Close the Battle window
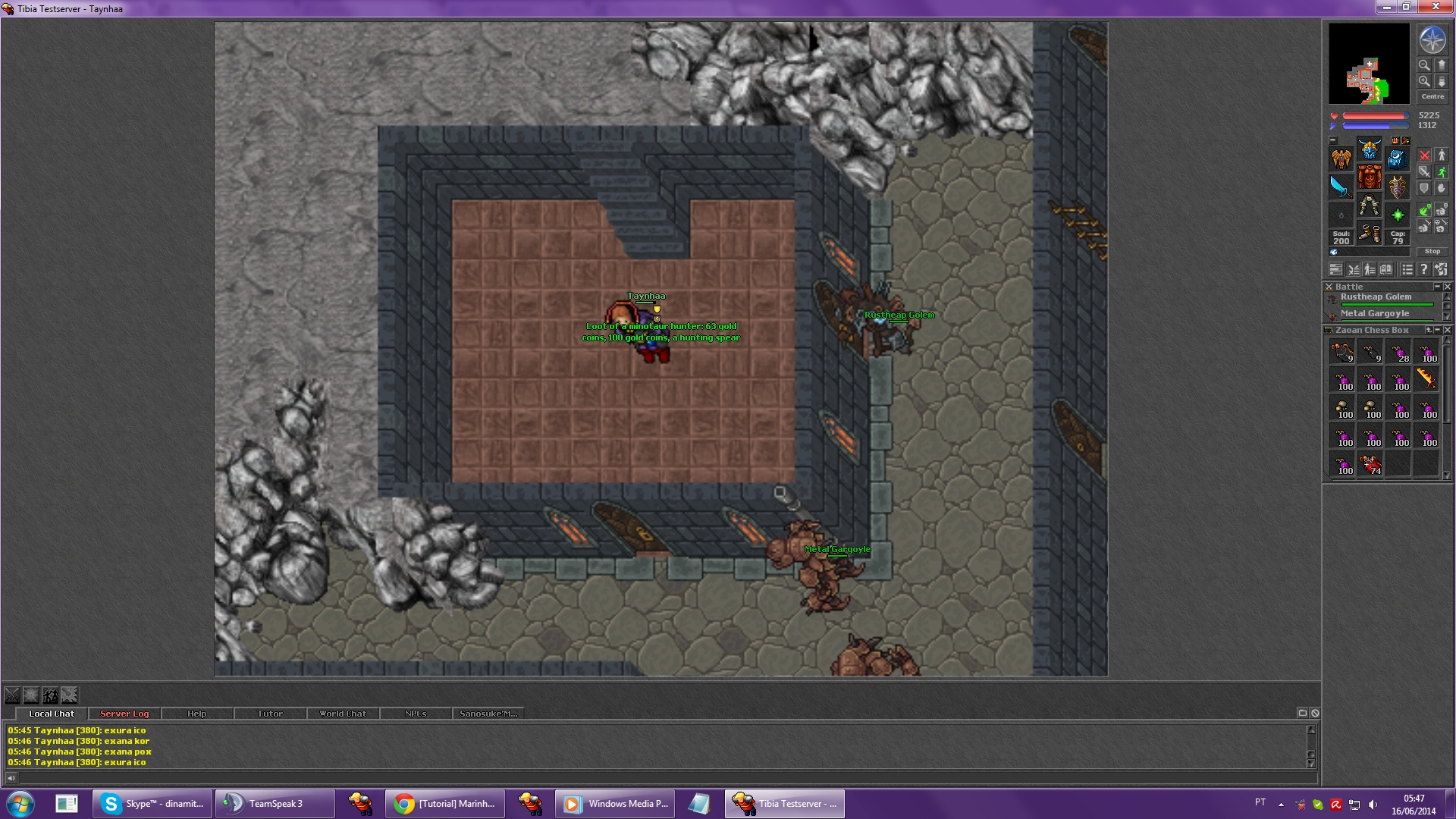 point(1447,287)
